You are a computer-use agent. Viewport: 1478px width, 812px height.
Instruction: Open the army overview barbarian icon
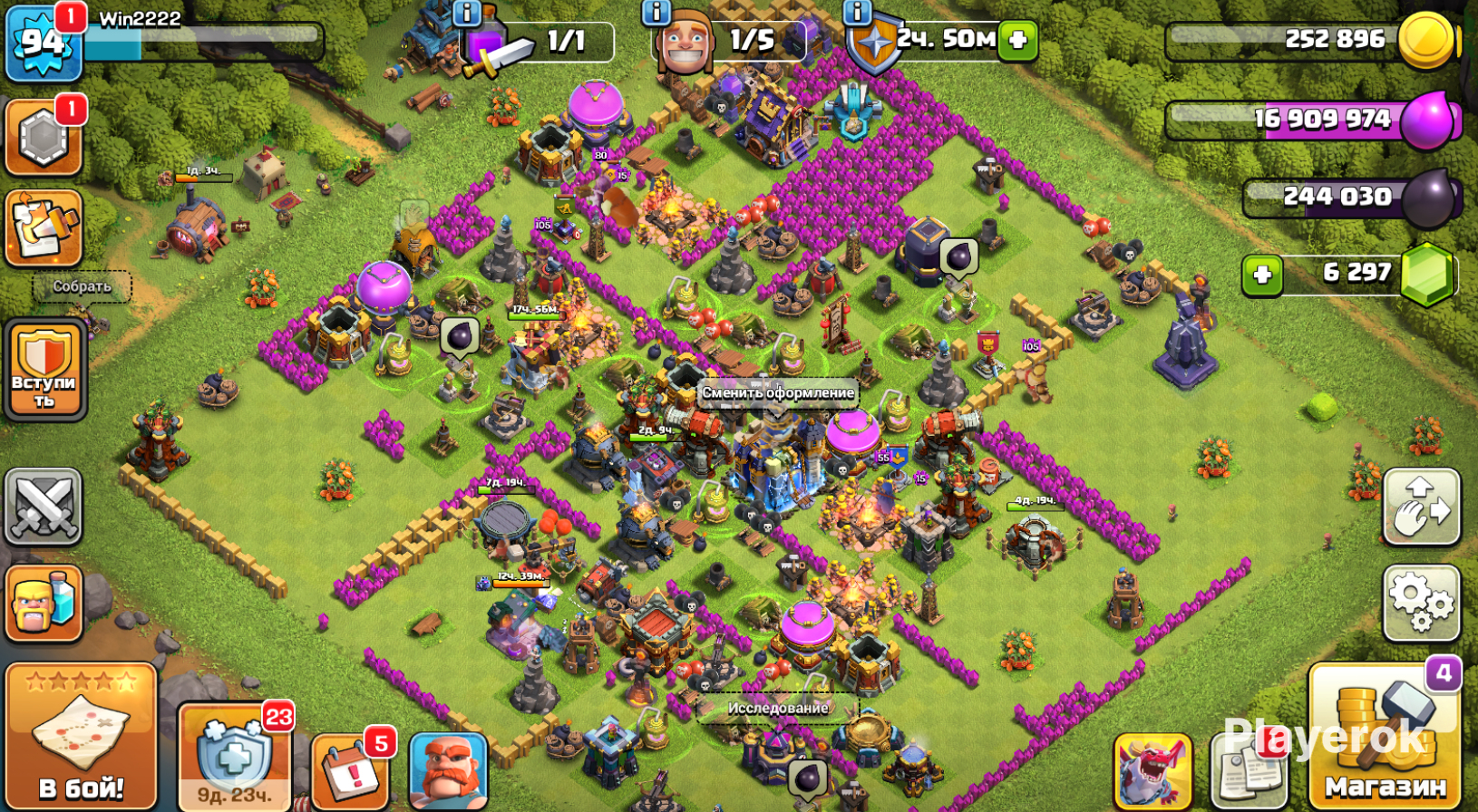coord(44,603)
